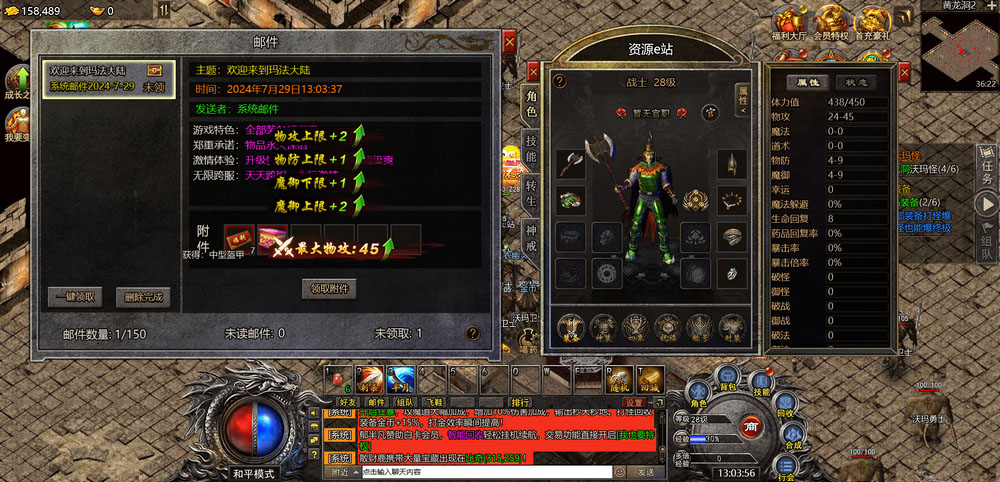This screenshot has height=482, width=1000.
Task: Open the 排行 ranking button
Action: point(520,402)
